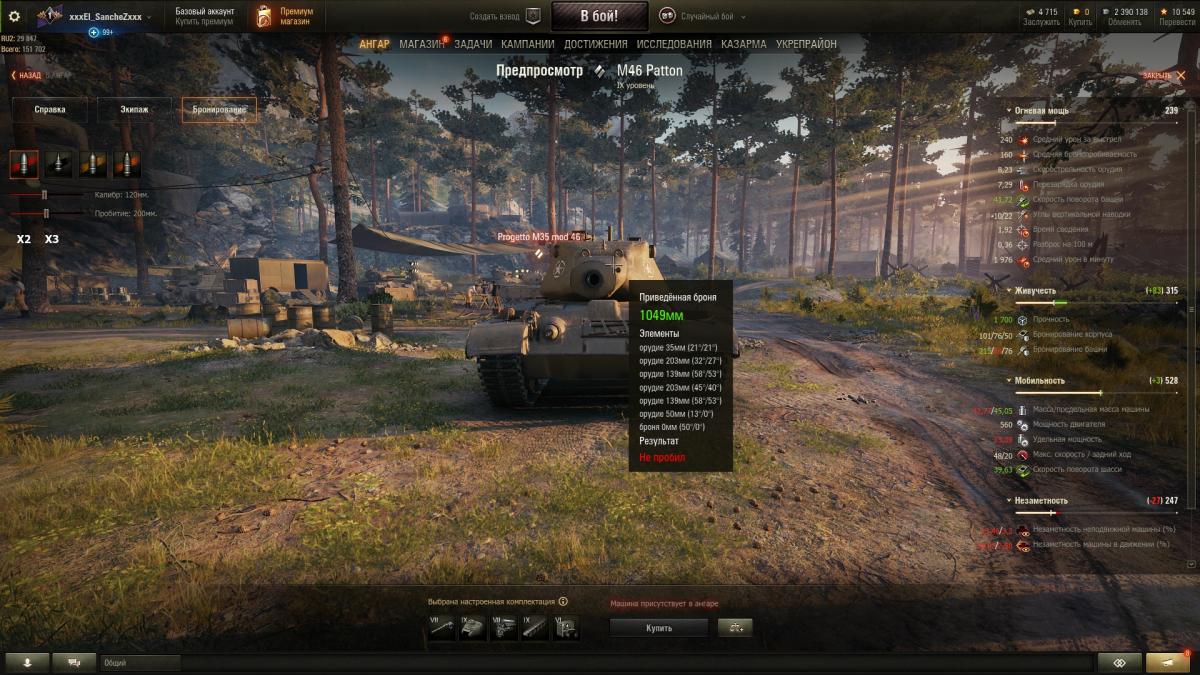Start the battle with «В бой!»
Image resolution: width=1200 pixels, height=675 pixels.
(599, 16)
